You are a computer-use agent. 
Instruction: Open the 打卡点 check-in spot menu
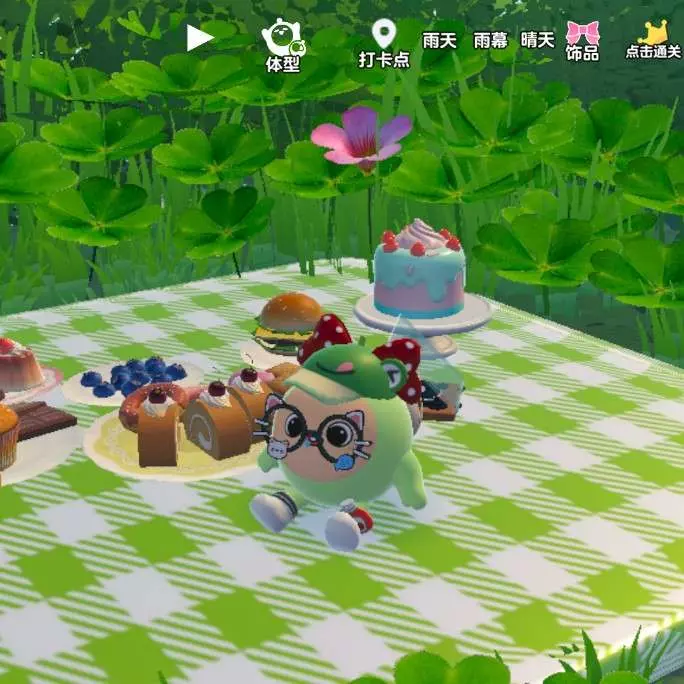point(384,44)
